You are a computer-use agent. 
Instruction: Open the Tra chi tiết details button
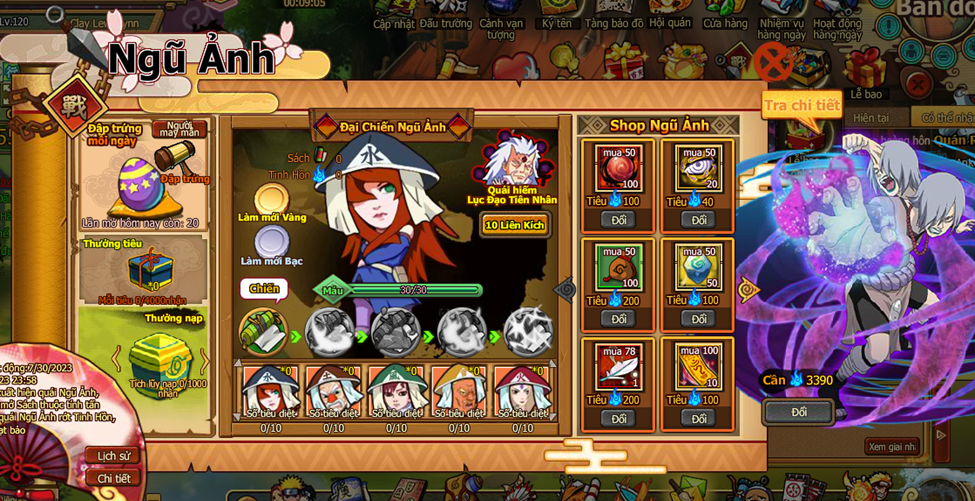tap(801, 105)
